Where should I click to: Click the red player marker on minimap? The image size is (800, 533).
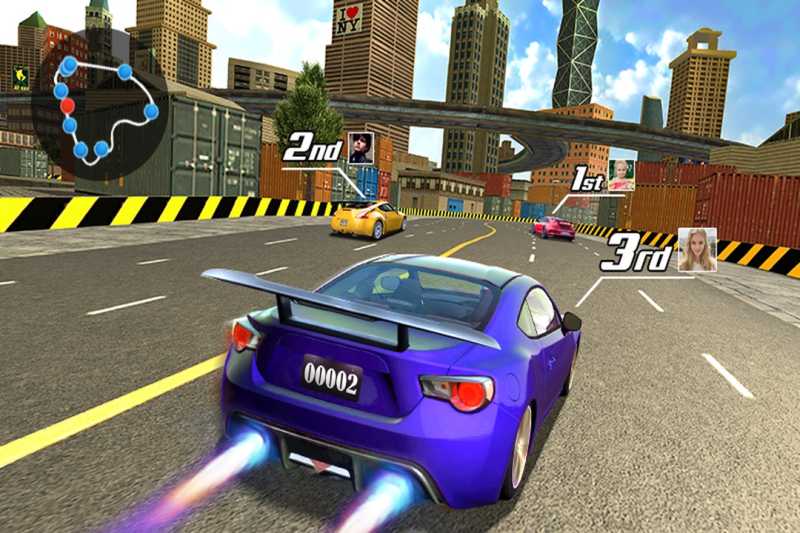[67, 105]
